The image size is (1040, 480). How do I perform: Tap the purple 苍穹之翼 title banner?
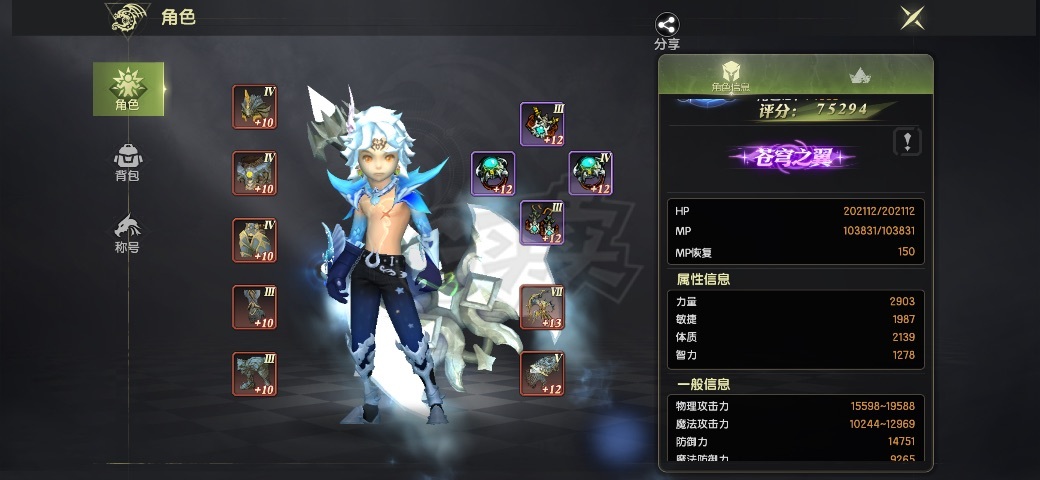tap(792, 157)
